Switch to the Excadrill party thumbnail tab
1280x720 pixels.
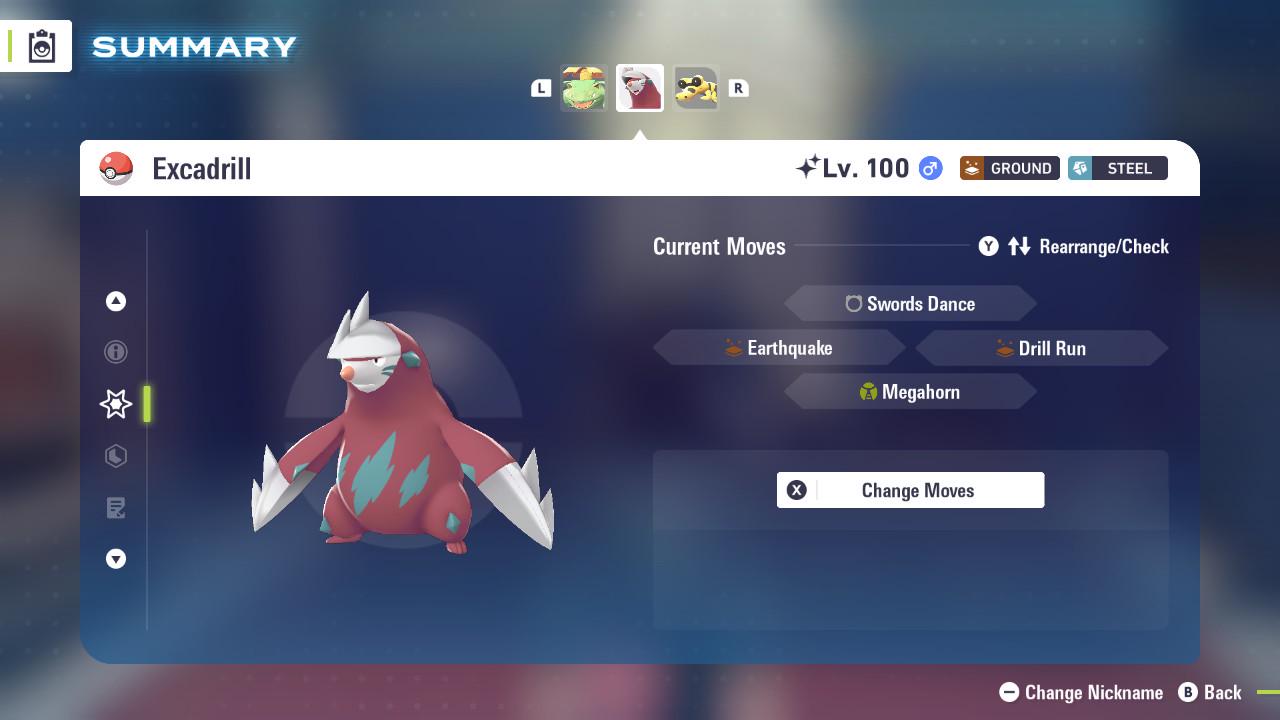pyautogui.click(x=640, y=87)
